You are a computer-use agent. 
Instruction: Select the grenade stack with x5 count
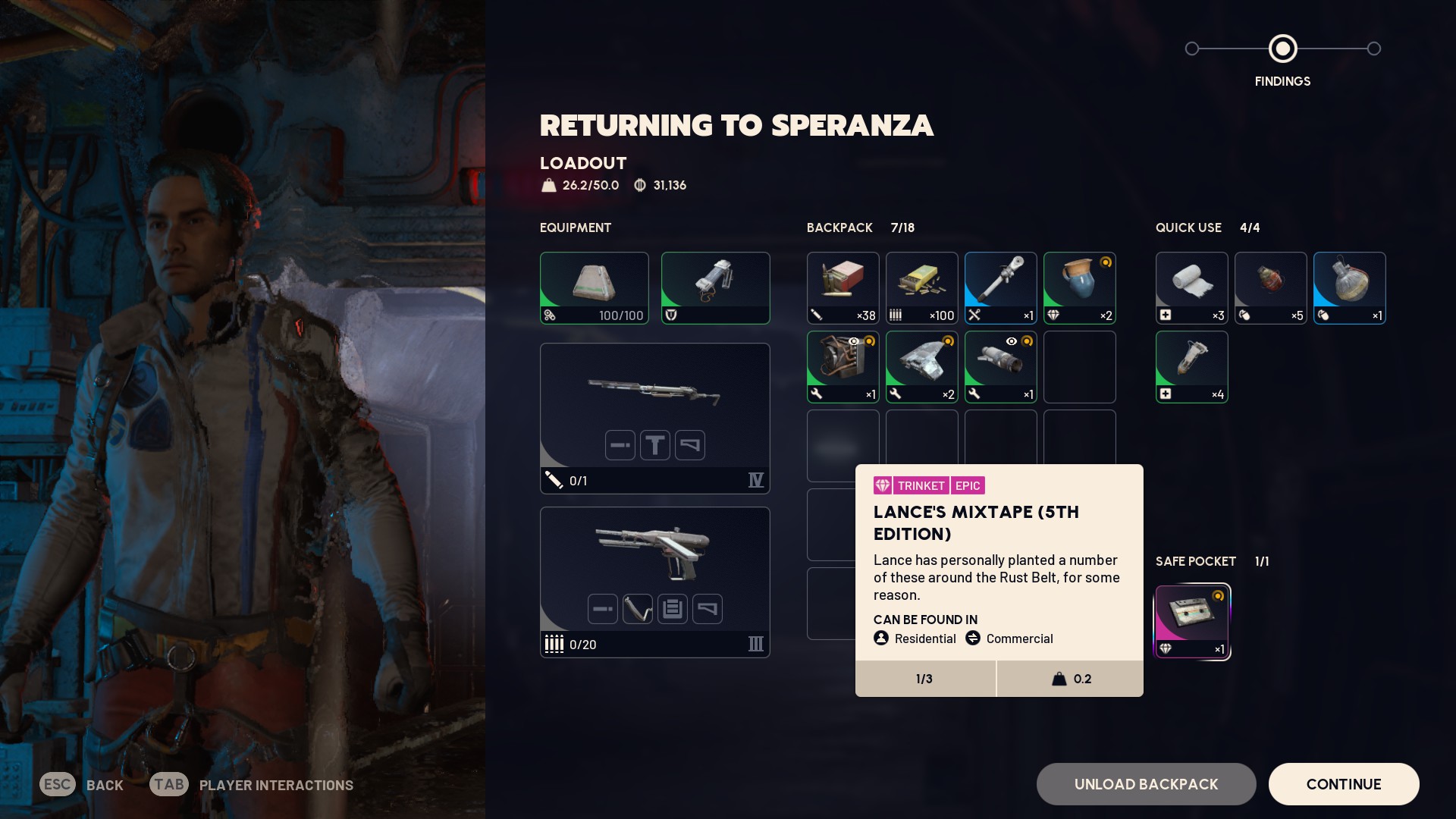point(1270,288)
